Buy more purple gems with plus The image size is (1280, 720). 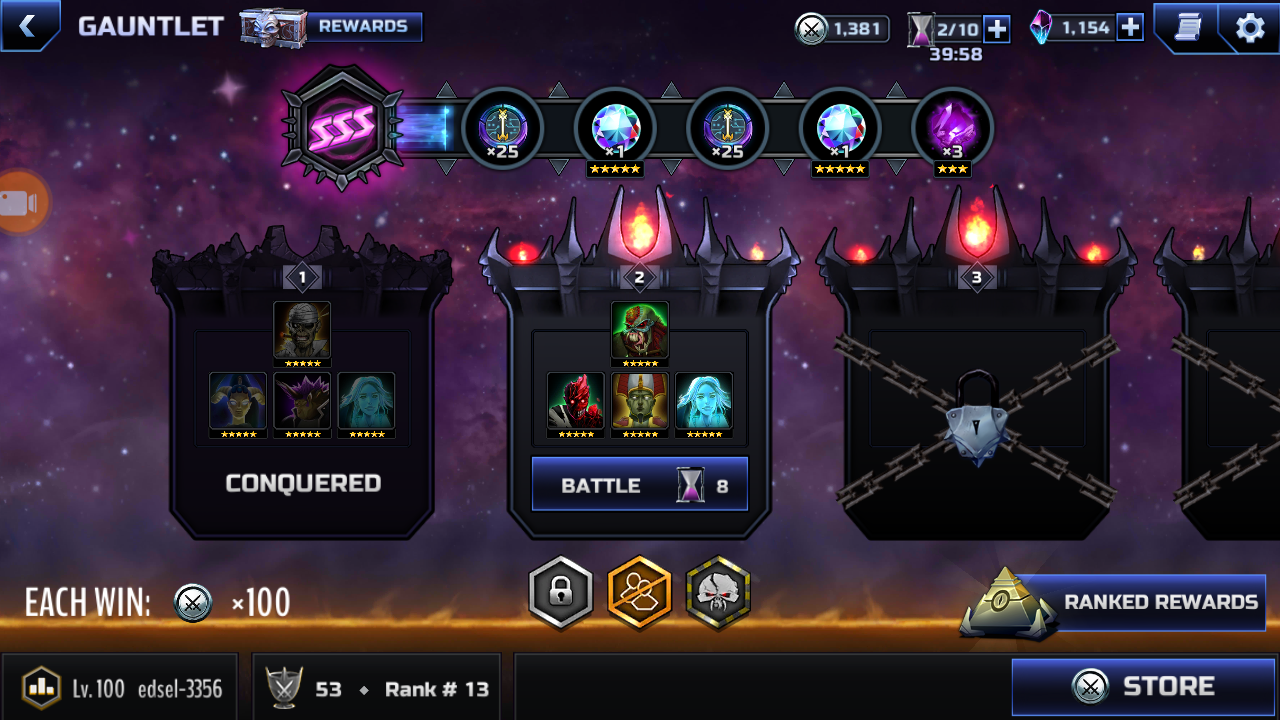pos(1130,28)
